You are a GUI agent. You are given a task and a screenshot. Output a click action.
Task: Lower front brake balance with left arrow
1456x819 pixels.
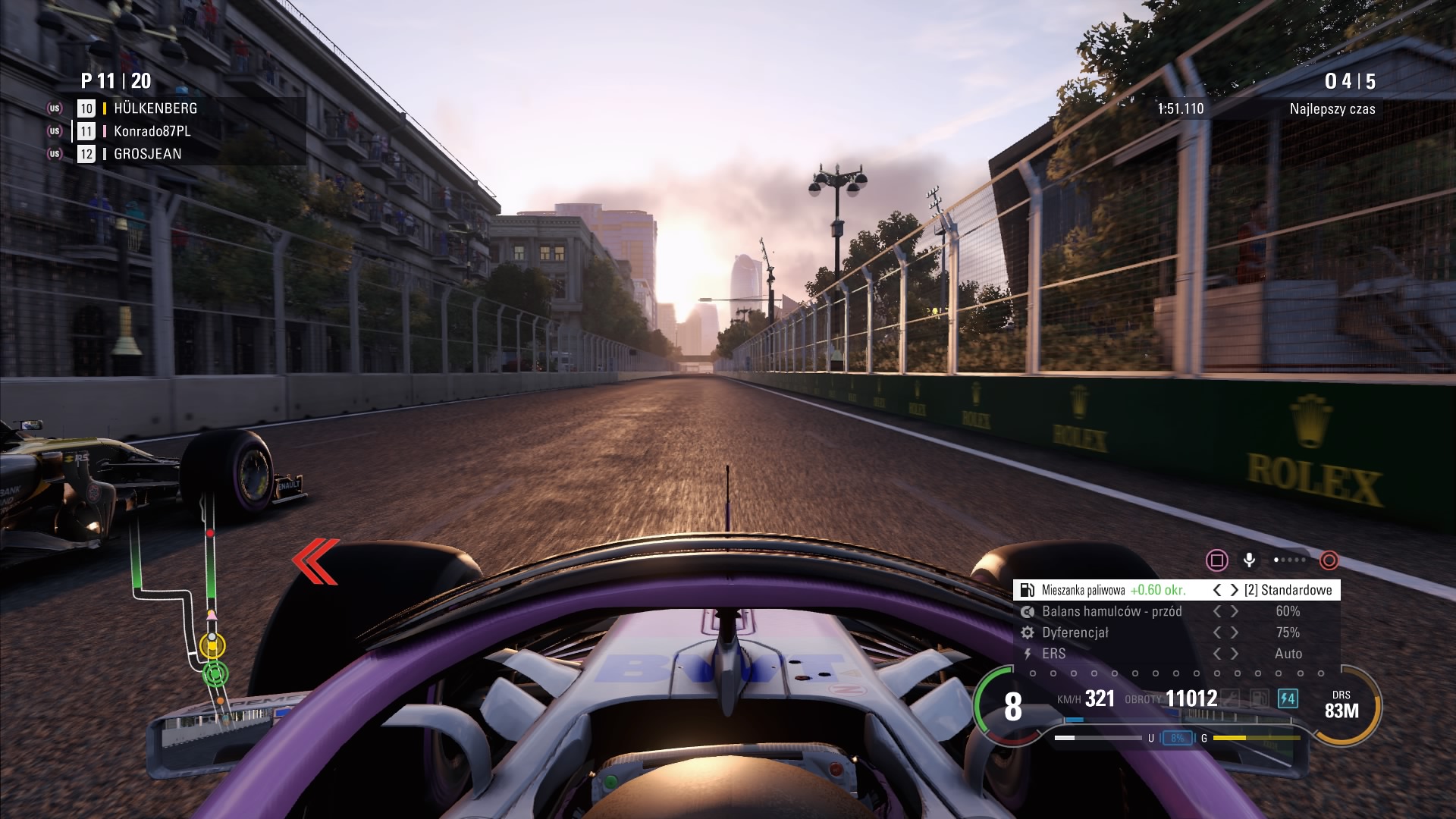tap(1216, 611)
